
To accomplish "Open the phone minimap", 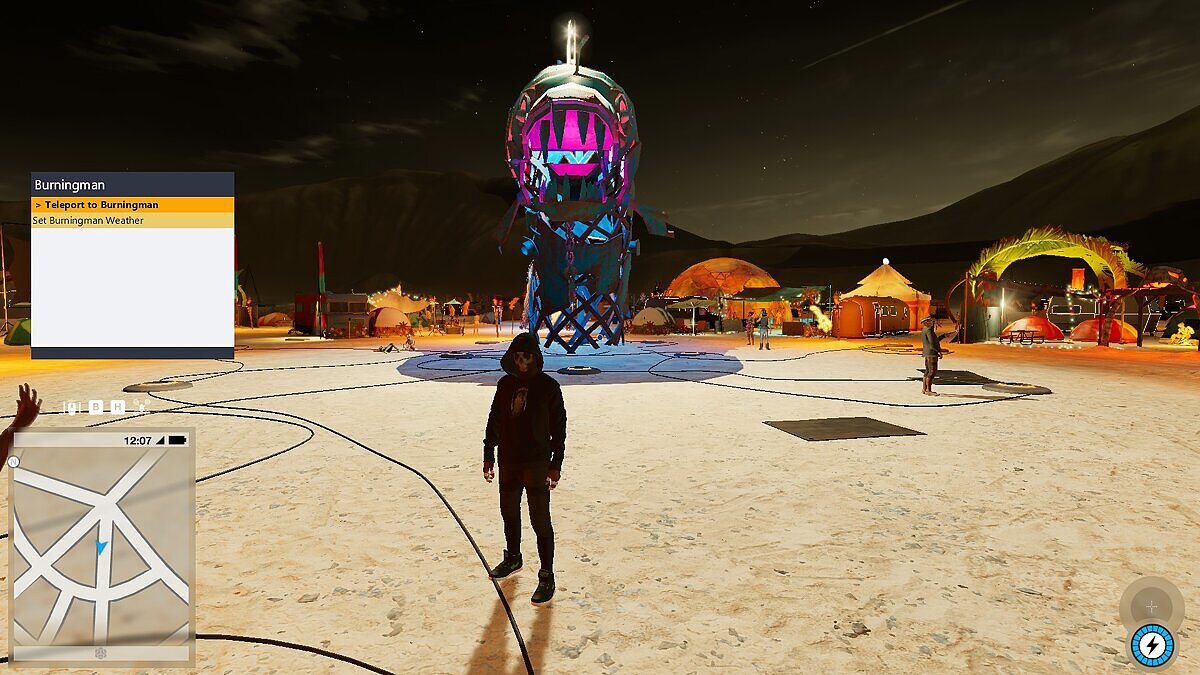I will pos(101,546).
